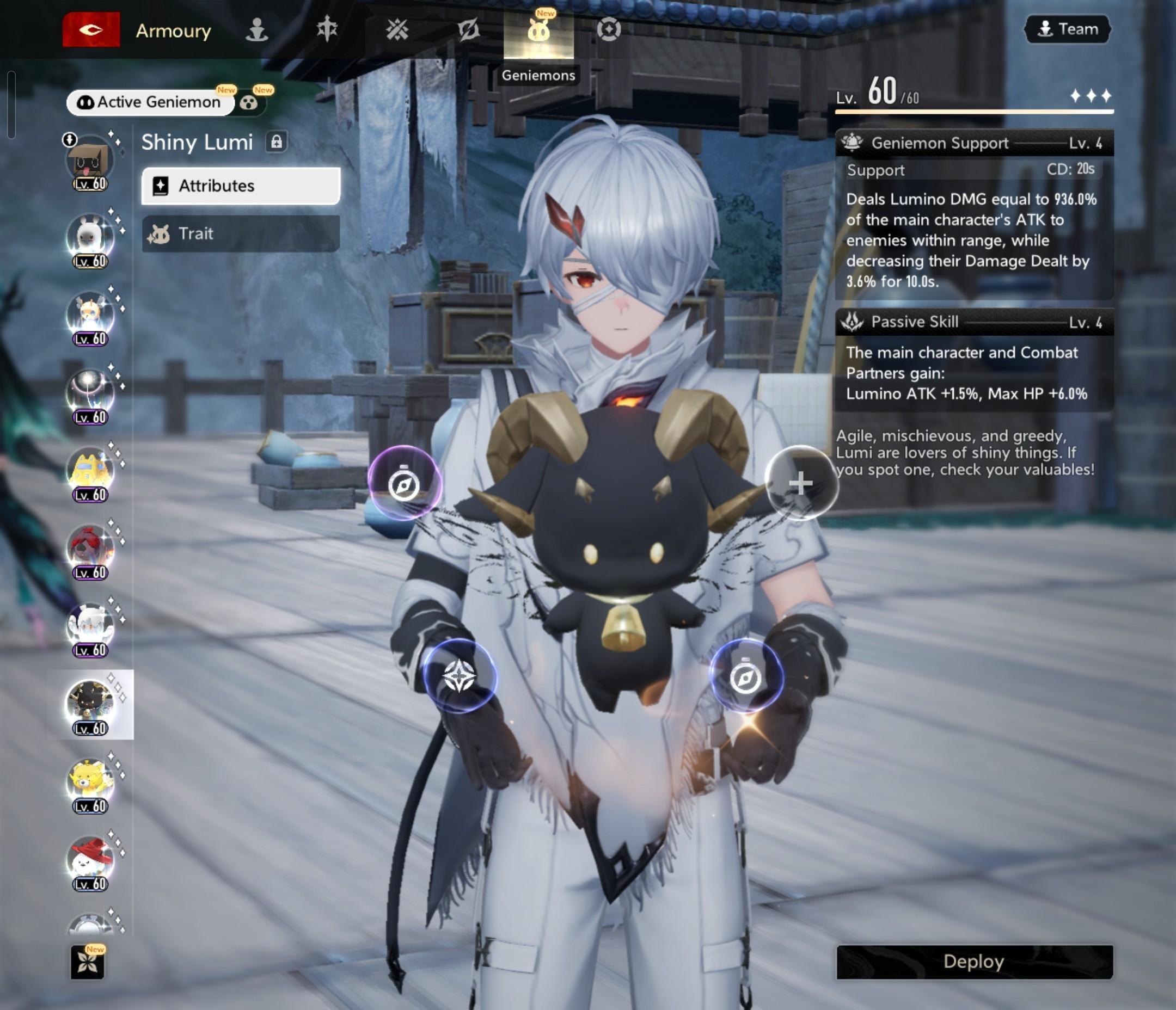Open the Team panel

click(x=1067, y=29)
